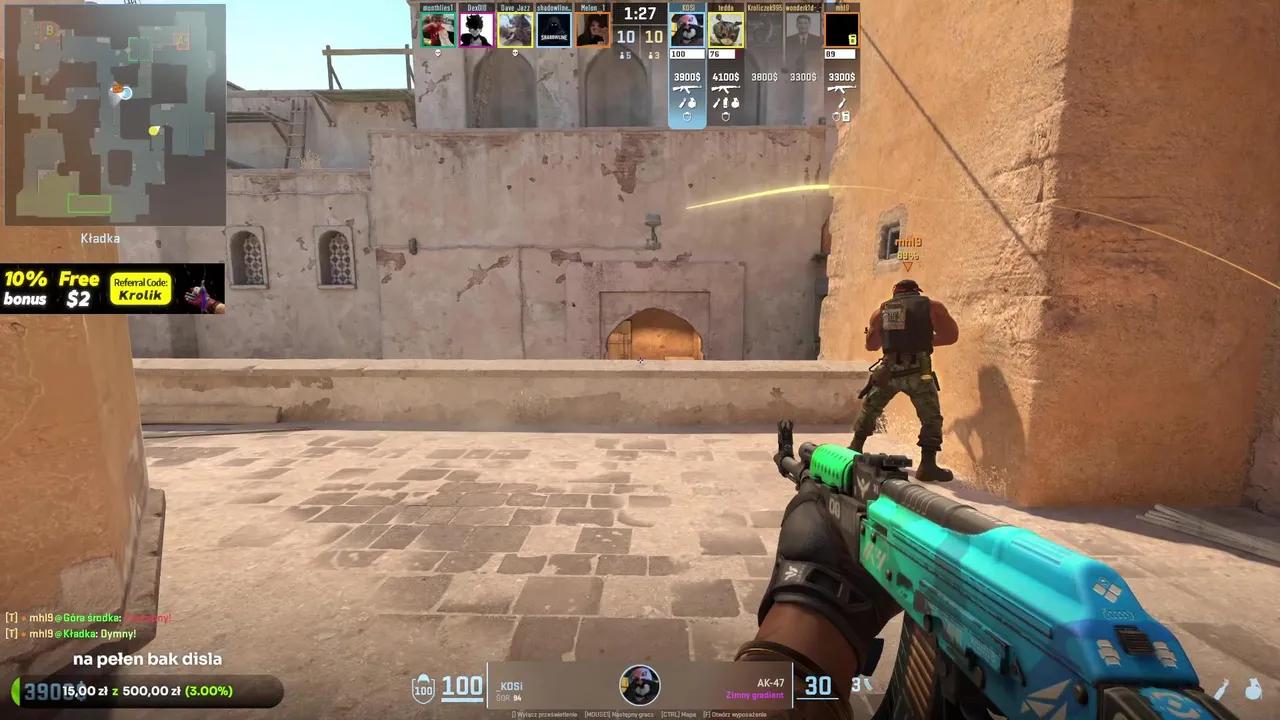The width and height of the screenshot is (1280, 720).
Task: Click the Free $2 bonus offer
Action: pyautogui.click(x=77, y=288)
